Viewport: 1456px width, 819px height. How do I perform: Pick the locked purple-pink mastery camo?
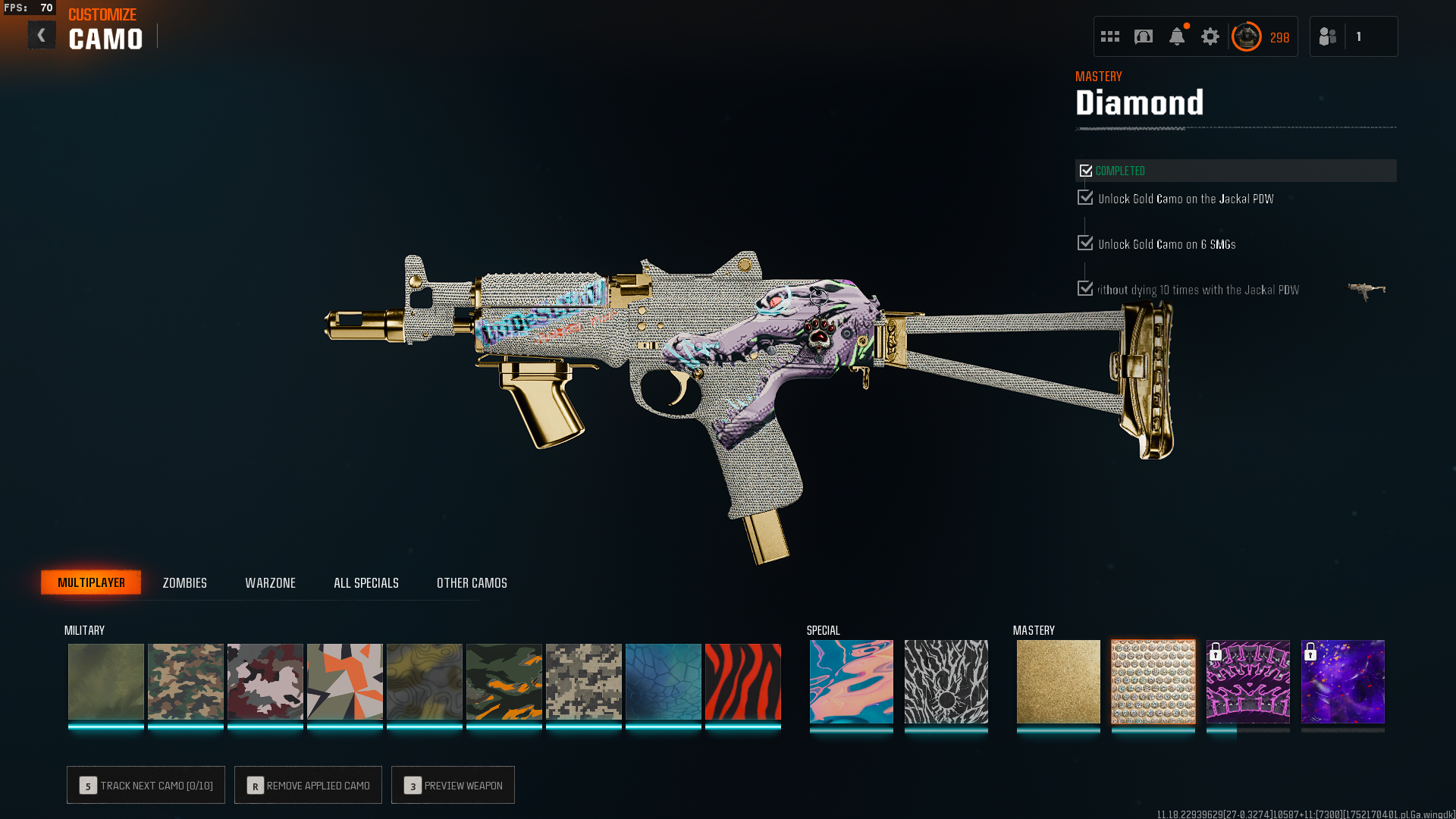tap(1247, 682)
